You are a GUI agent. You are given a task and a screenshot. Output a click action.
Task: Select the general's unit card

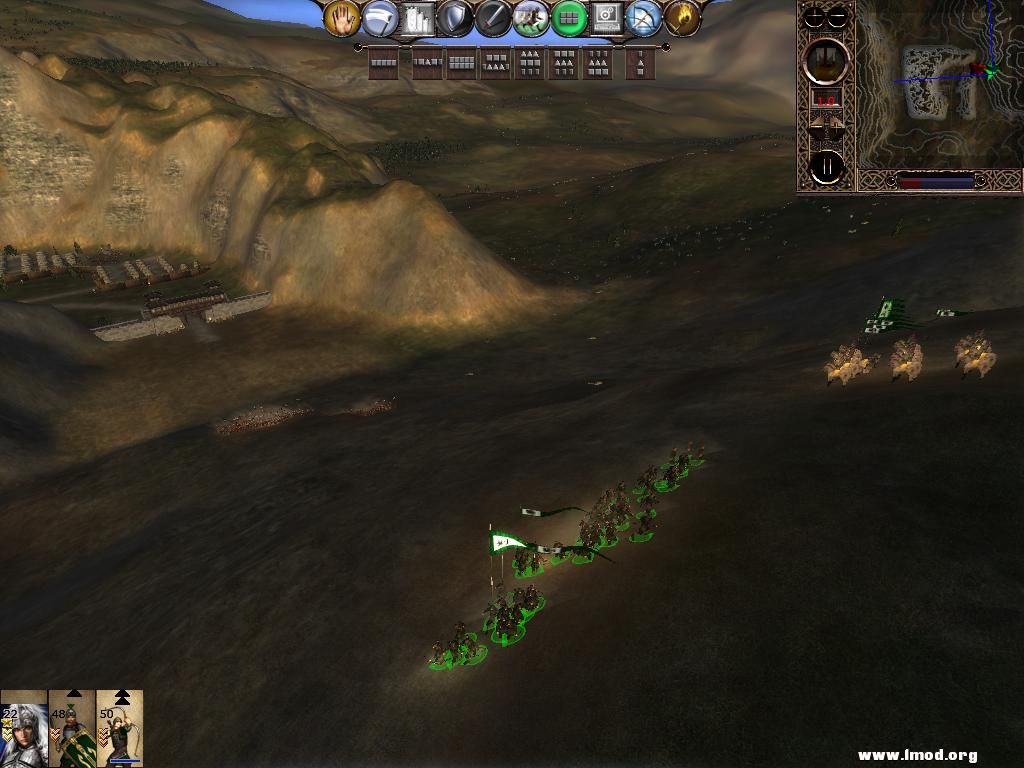[23, 728]
